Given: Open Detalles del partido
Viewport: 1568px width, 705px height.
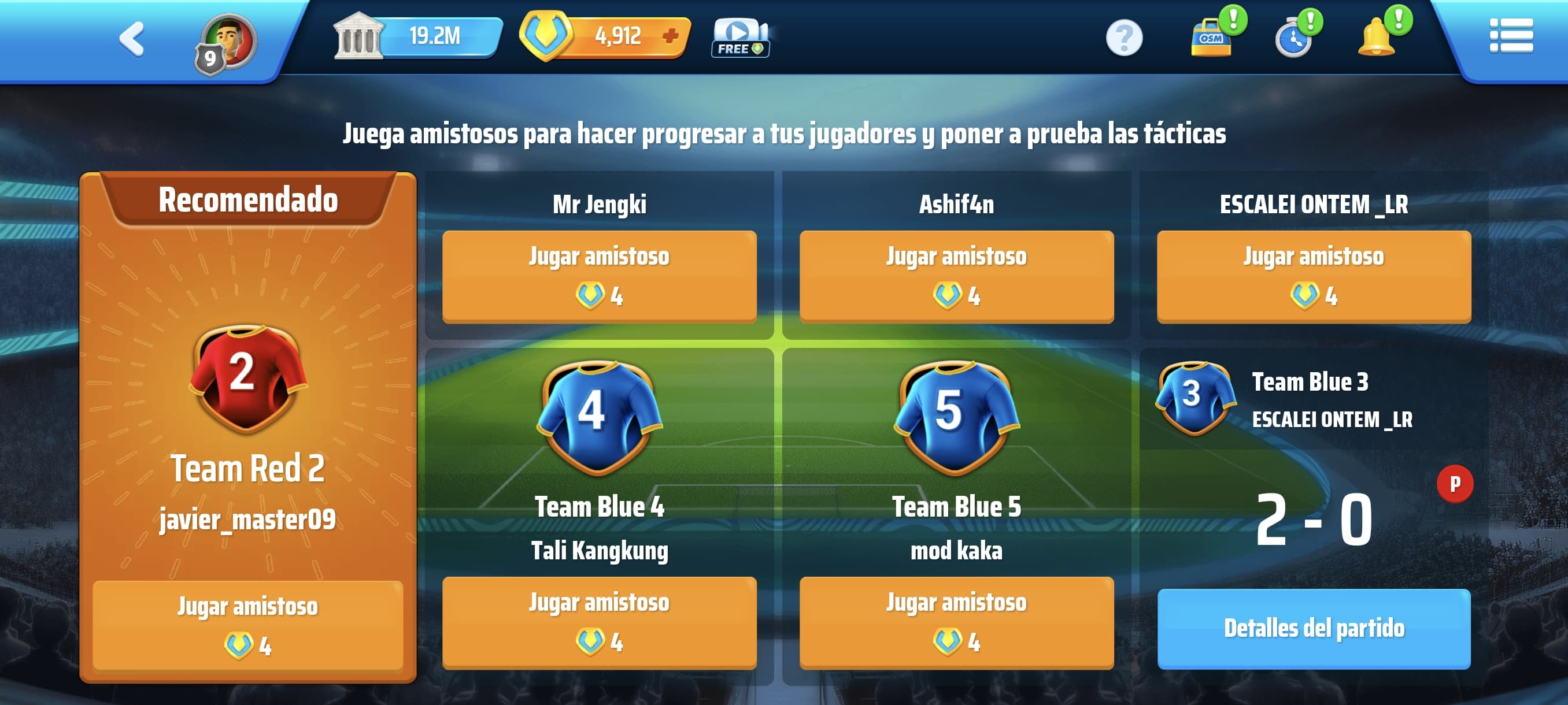Looking at the screenshot, I should tap(1314, 628).
